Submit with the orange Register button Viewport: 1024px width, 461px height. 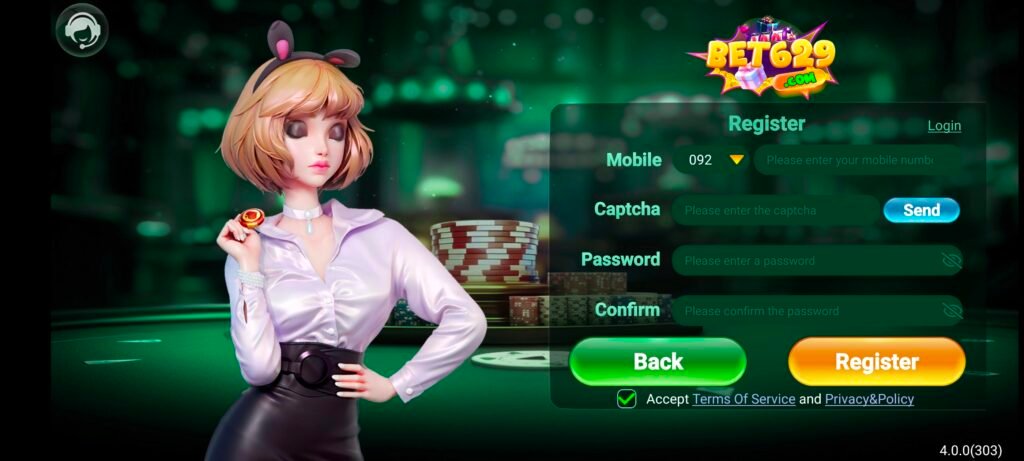point(876,361)
